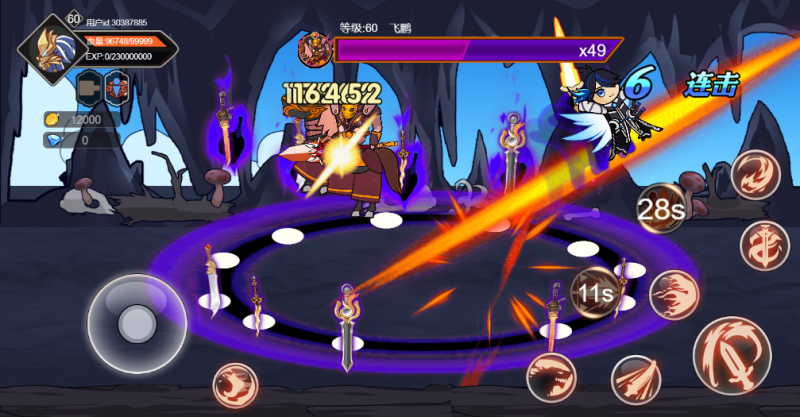Viewport: 800px width, 417px height.
Task: Select the boss portrait icon
Action: click(316, 49)
